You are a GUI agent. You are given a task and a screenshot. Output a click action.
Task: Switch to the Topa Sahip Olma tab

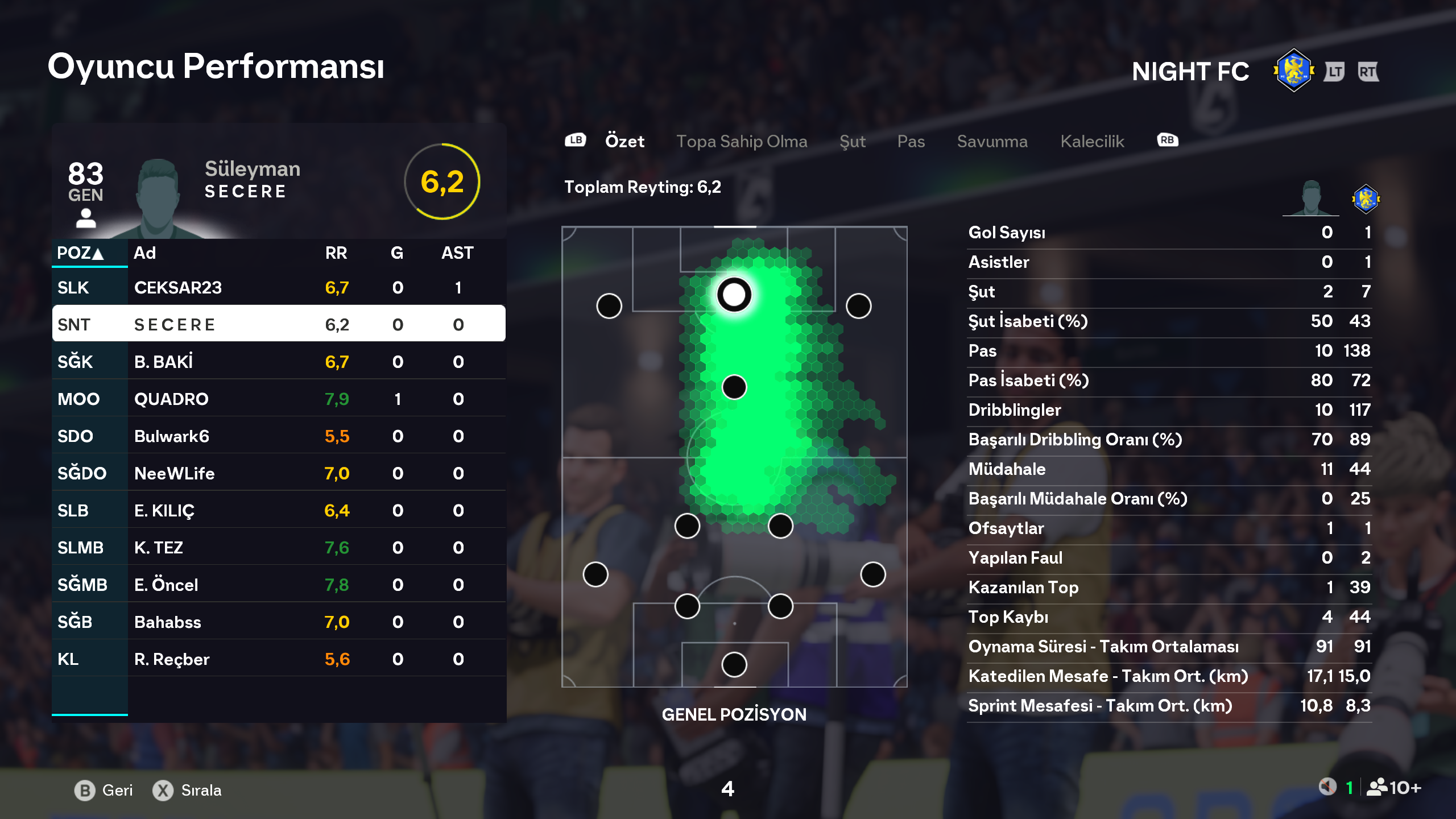[742, 142]
